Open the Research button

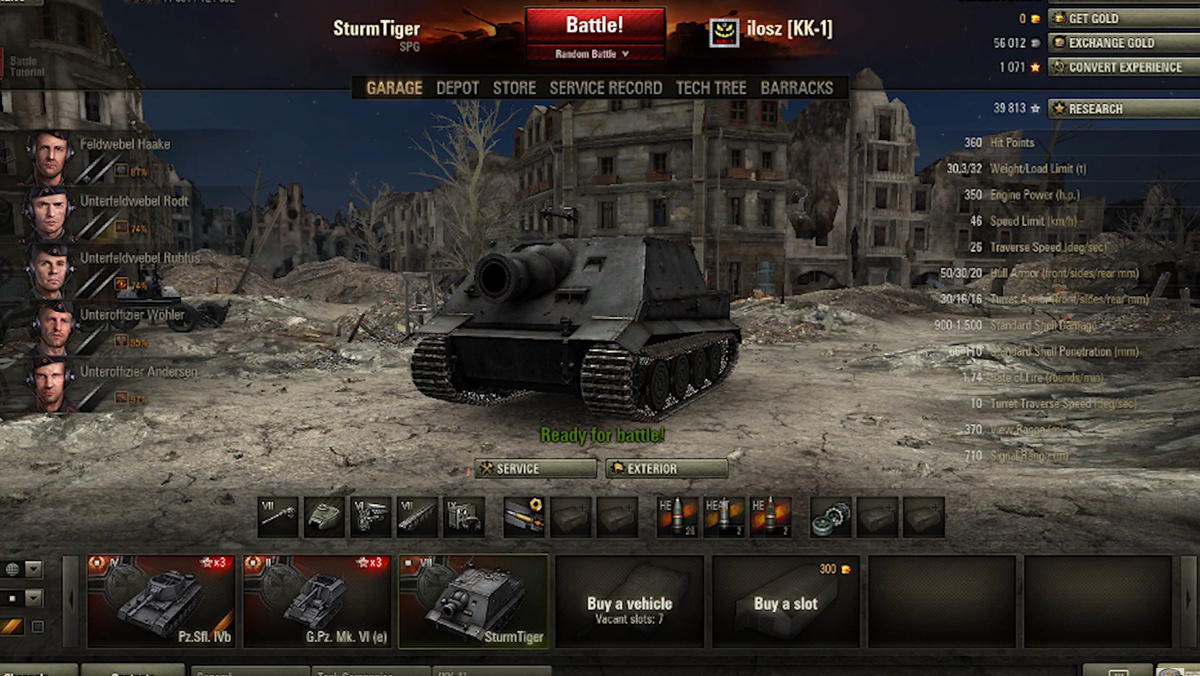(x=1121, y=108)
